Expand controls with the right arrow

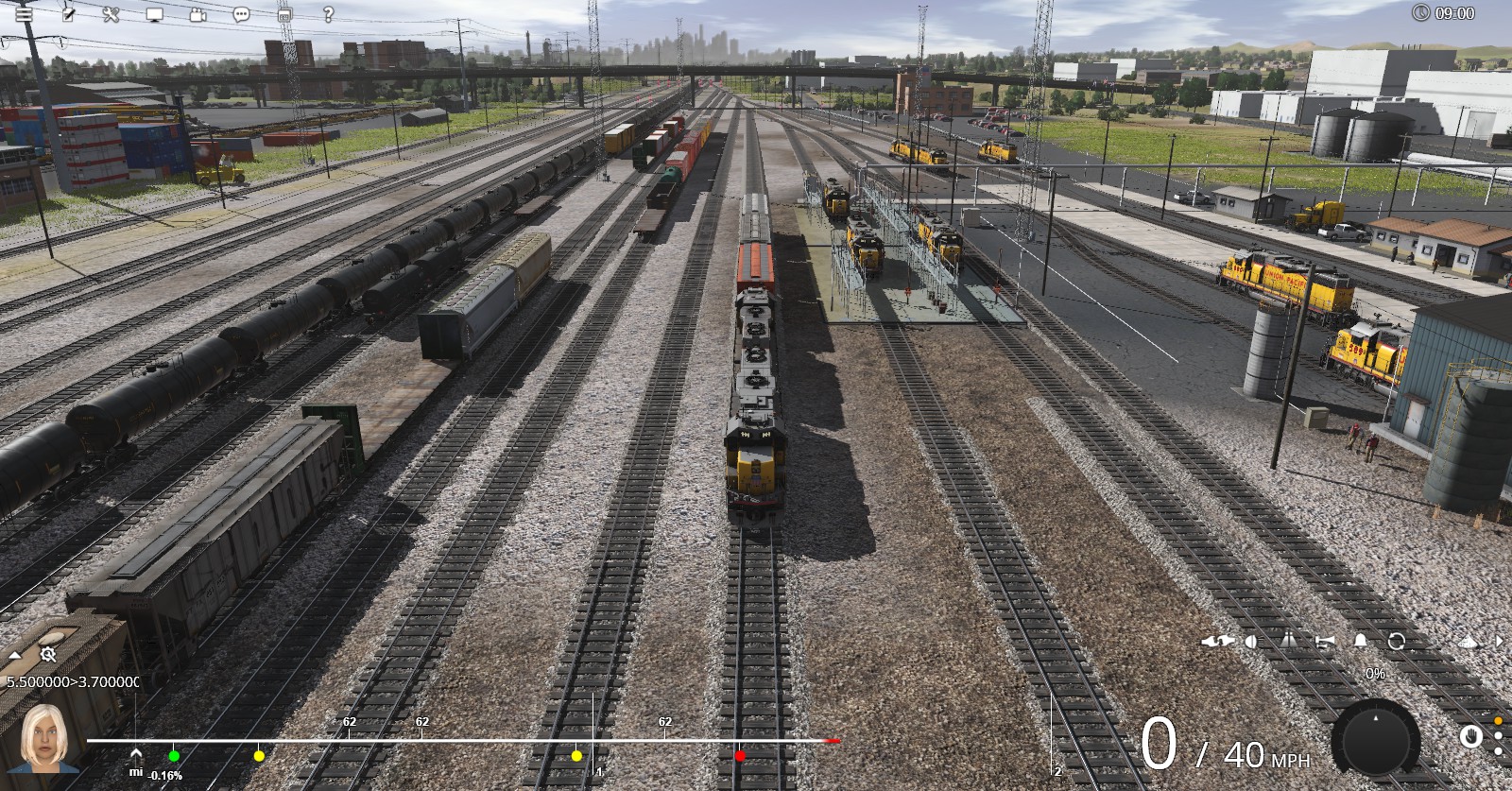pos(1500,642)
